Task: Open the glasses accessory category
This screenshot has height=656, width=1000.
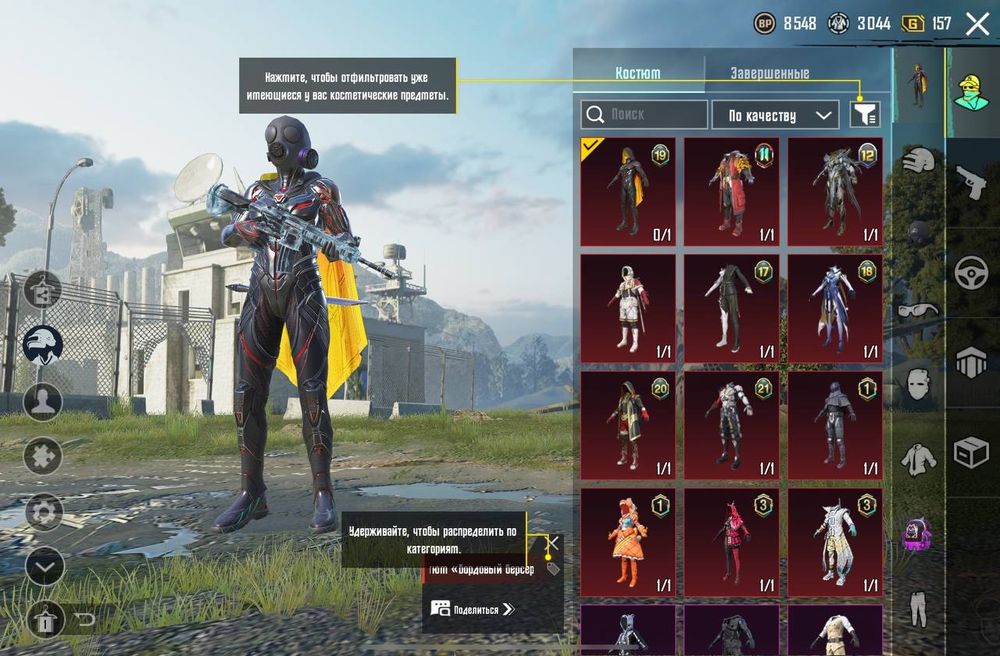Action: click(x=917, y=309)
